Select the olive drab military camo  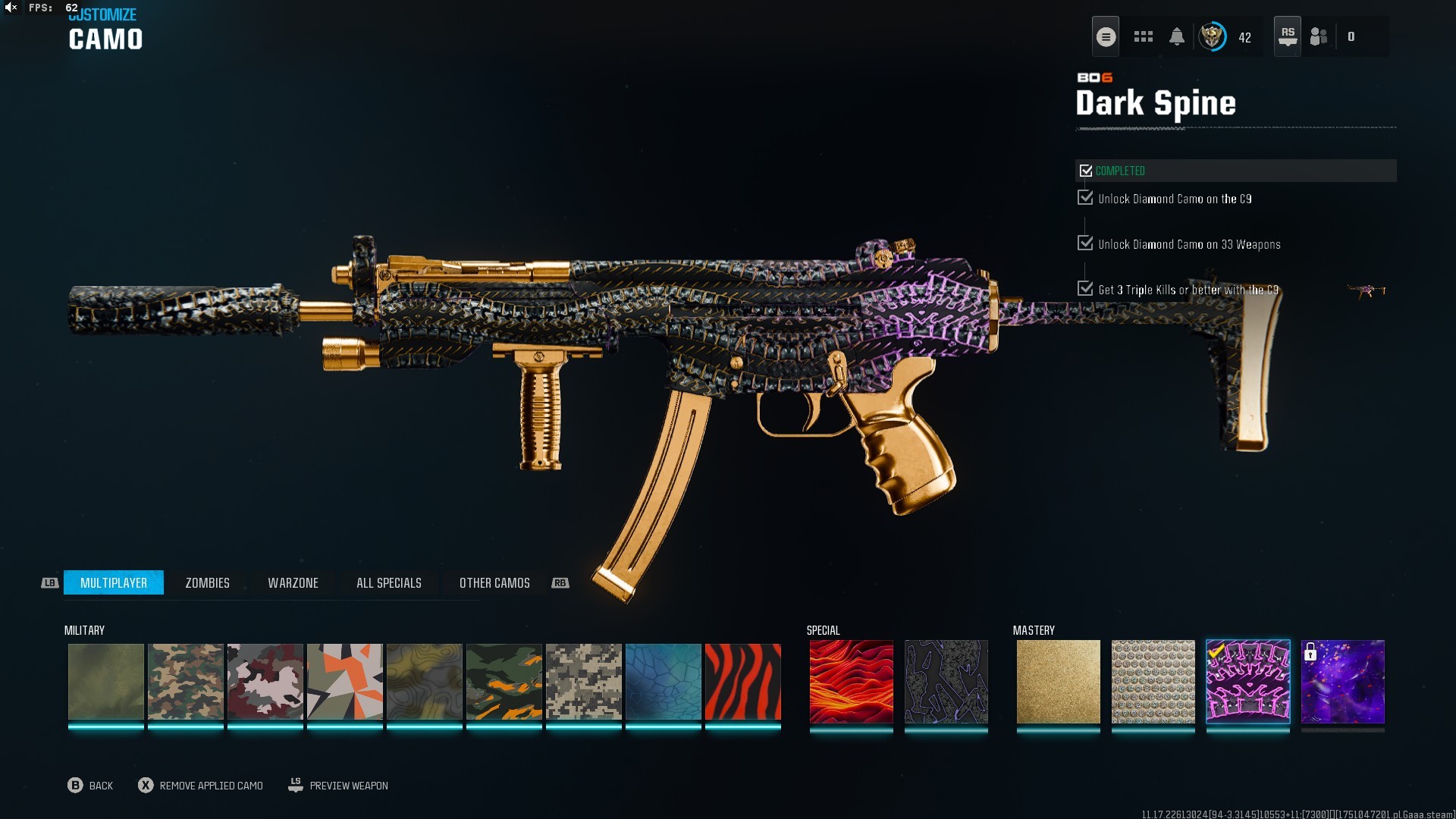105,681
